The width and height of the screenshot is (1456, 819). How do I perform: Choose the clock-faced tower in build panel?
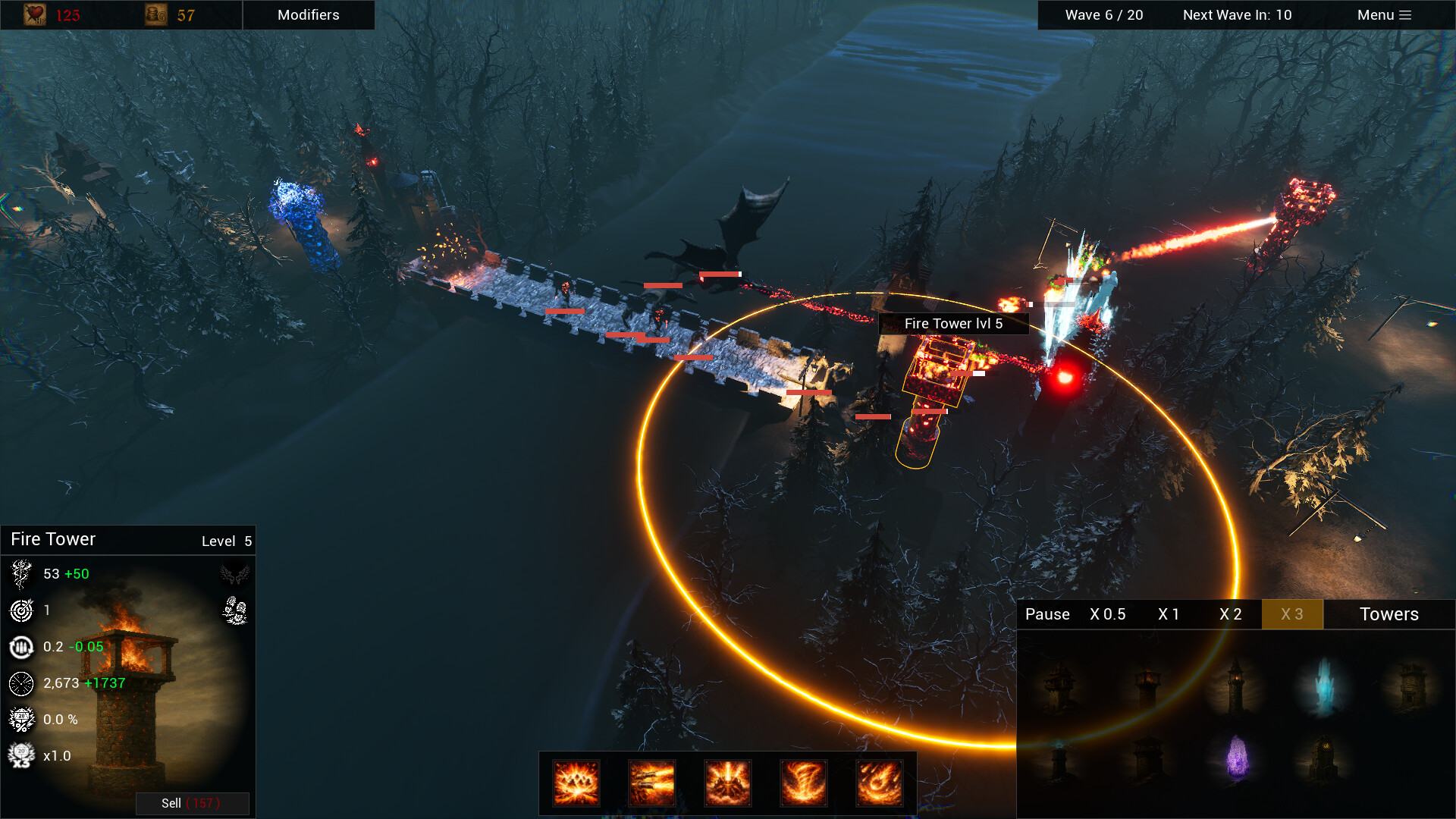(x=1324, y=757)
